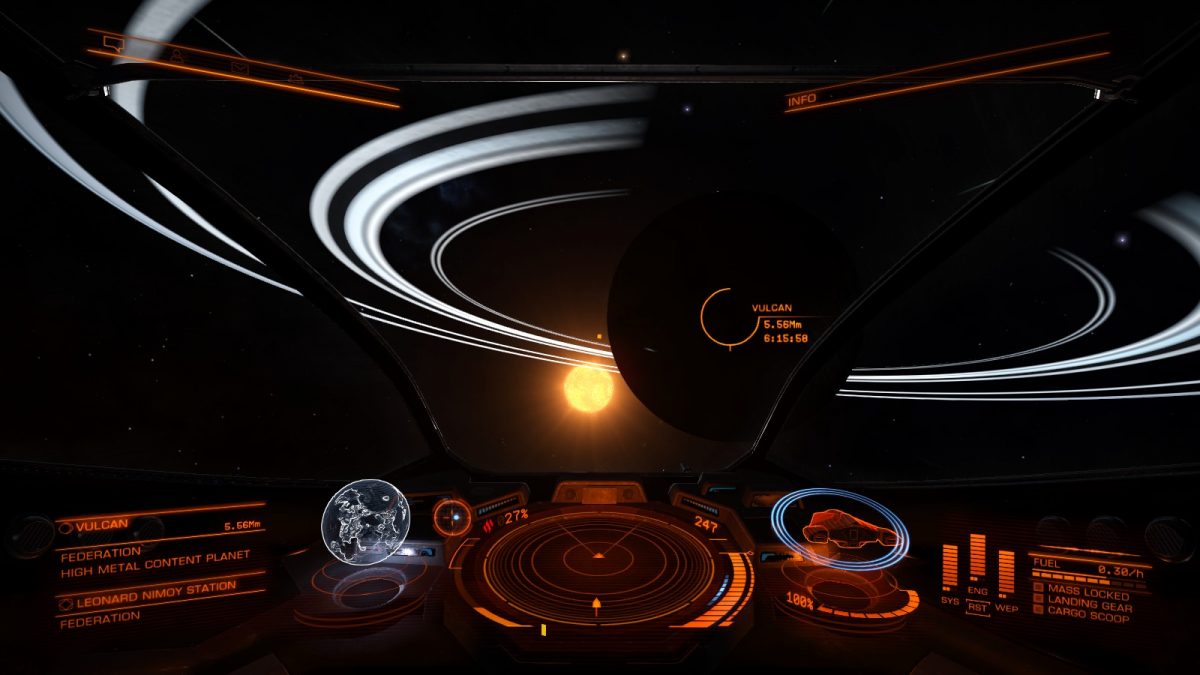Select the planet hologram display

[x=365, y=522]
